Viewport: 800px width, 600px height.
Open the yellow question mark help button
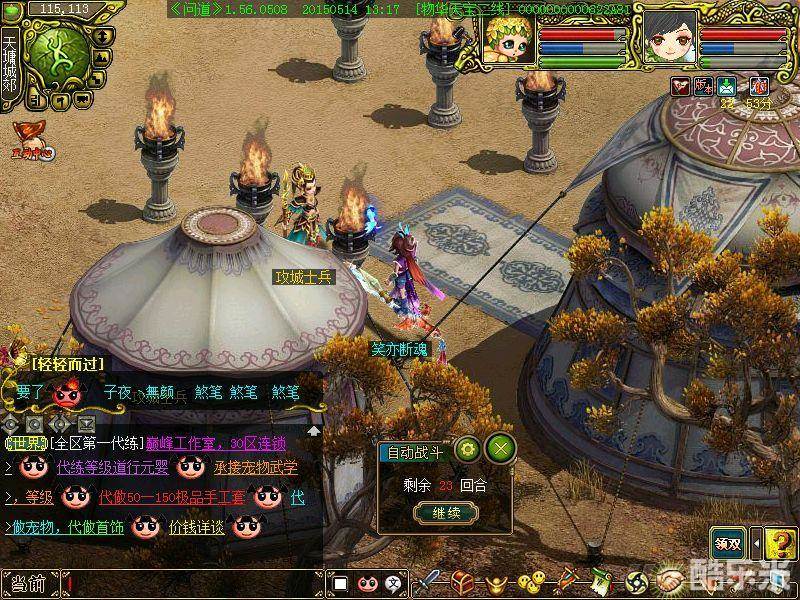click(781, 542)
